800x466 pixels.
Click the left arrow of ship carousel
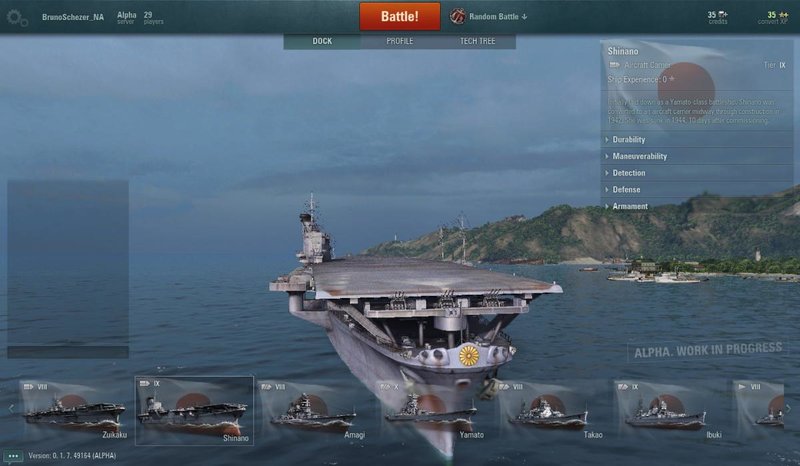[11, 408]
